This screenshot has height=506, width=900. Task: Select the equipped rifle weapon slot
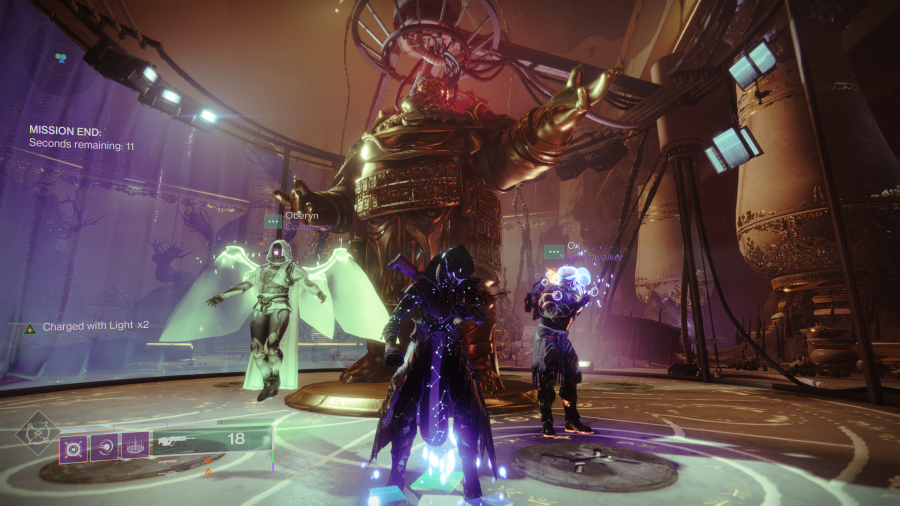click(176, 440)
